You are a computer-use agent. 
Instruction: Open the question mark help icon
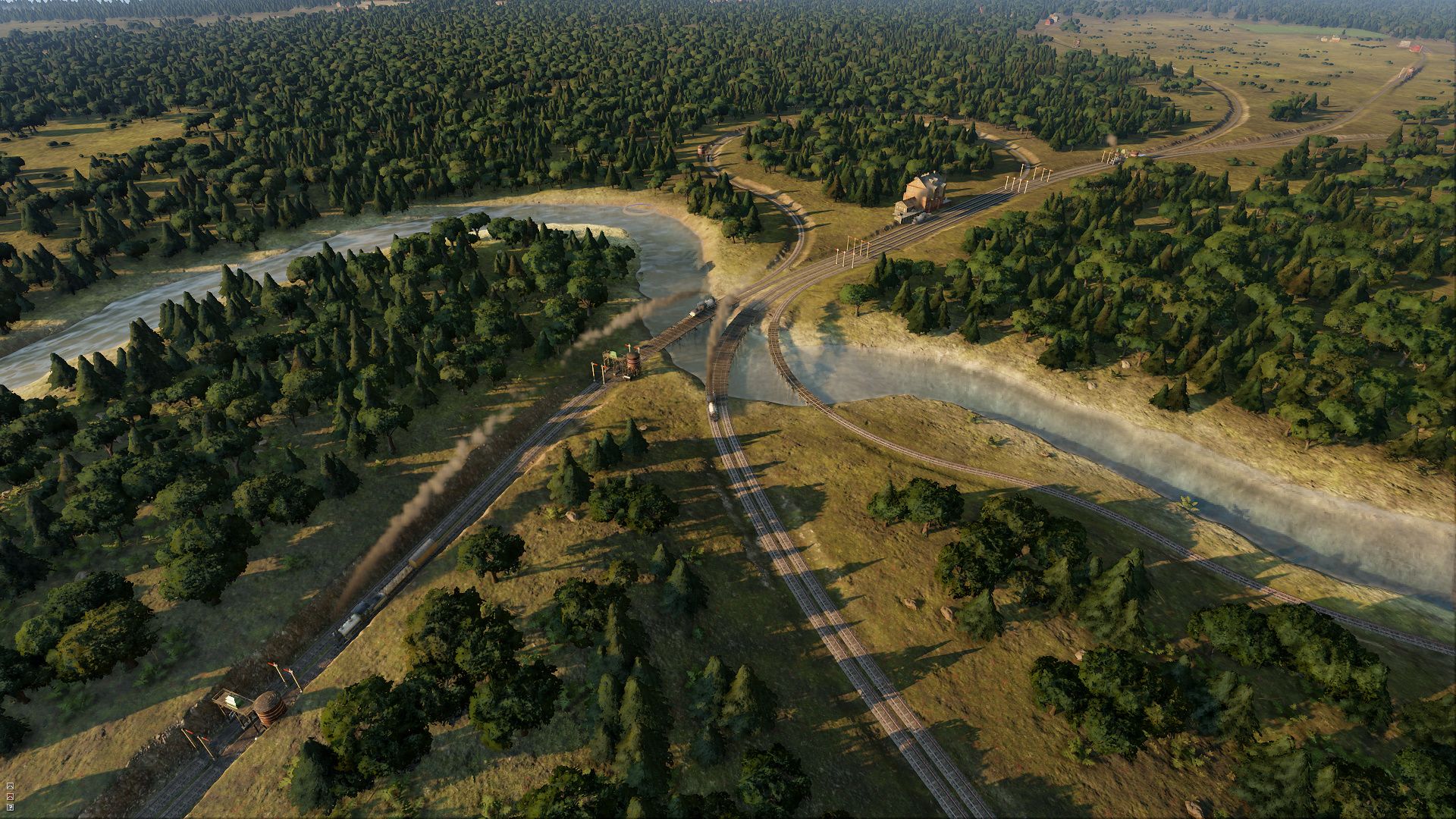[11, 807]
